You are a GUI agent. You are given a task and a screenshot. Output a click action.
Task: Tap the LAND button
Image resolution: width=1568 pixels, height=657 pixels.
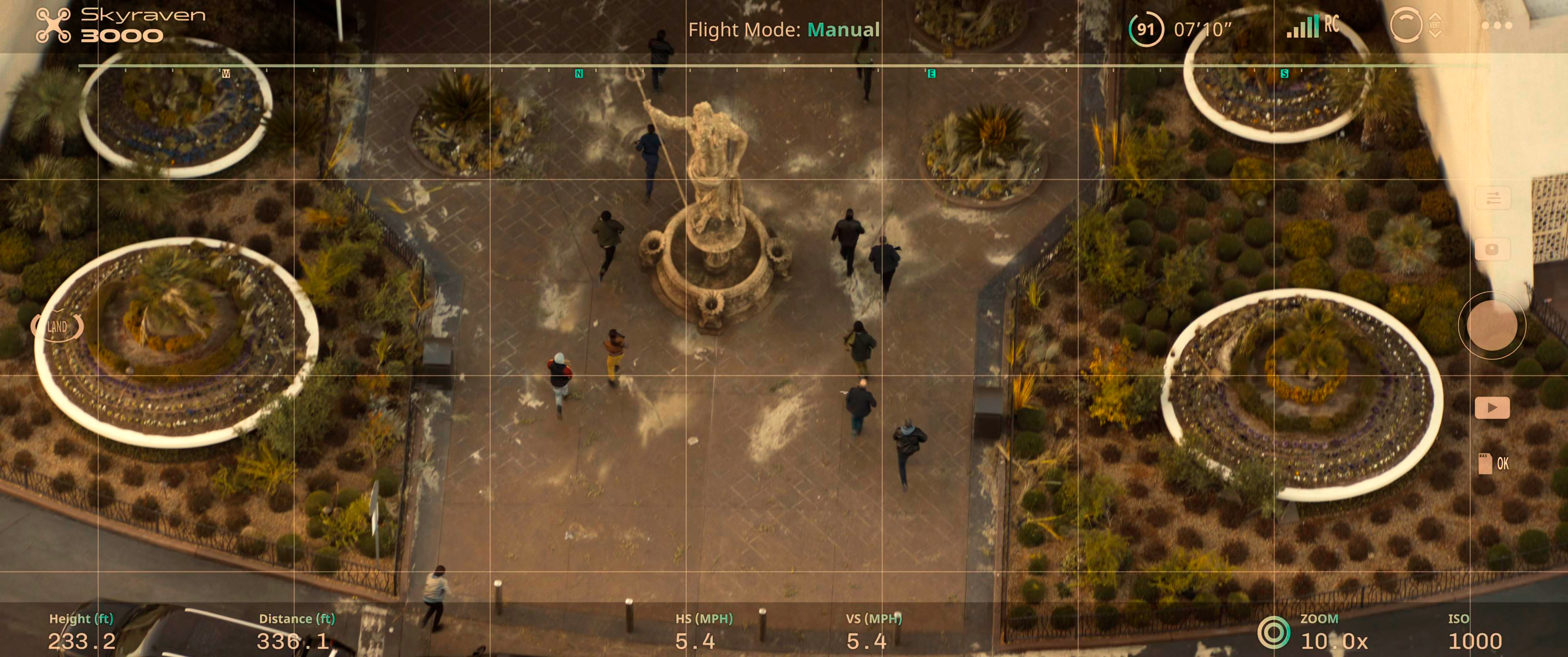(x=57, y=327)
